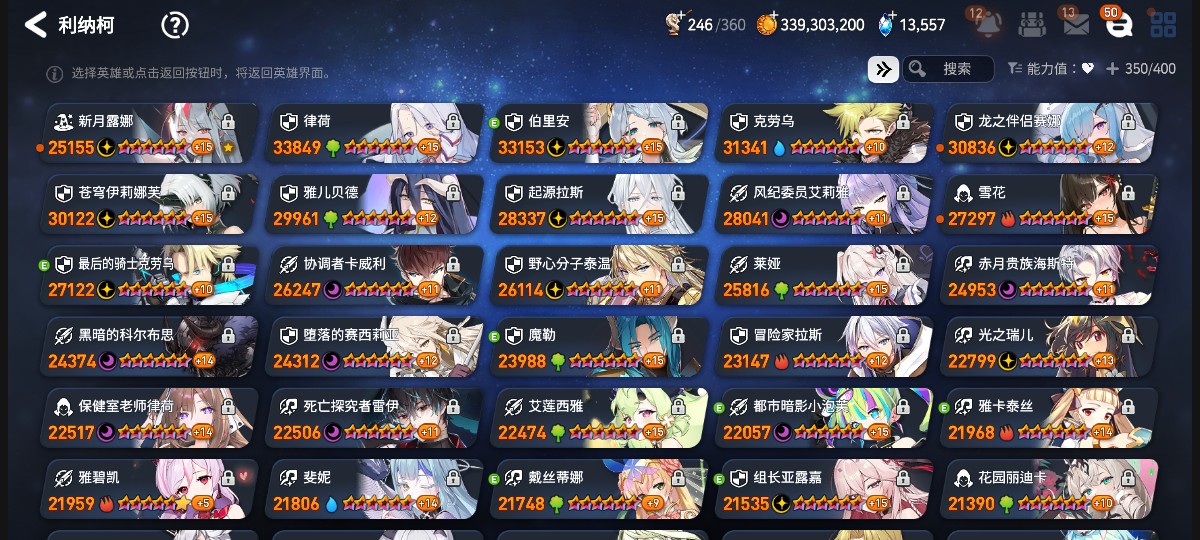Open the notification bell with badge 12
The image size is (1200, 540).
point(988,24)
